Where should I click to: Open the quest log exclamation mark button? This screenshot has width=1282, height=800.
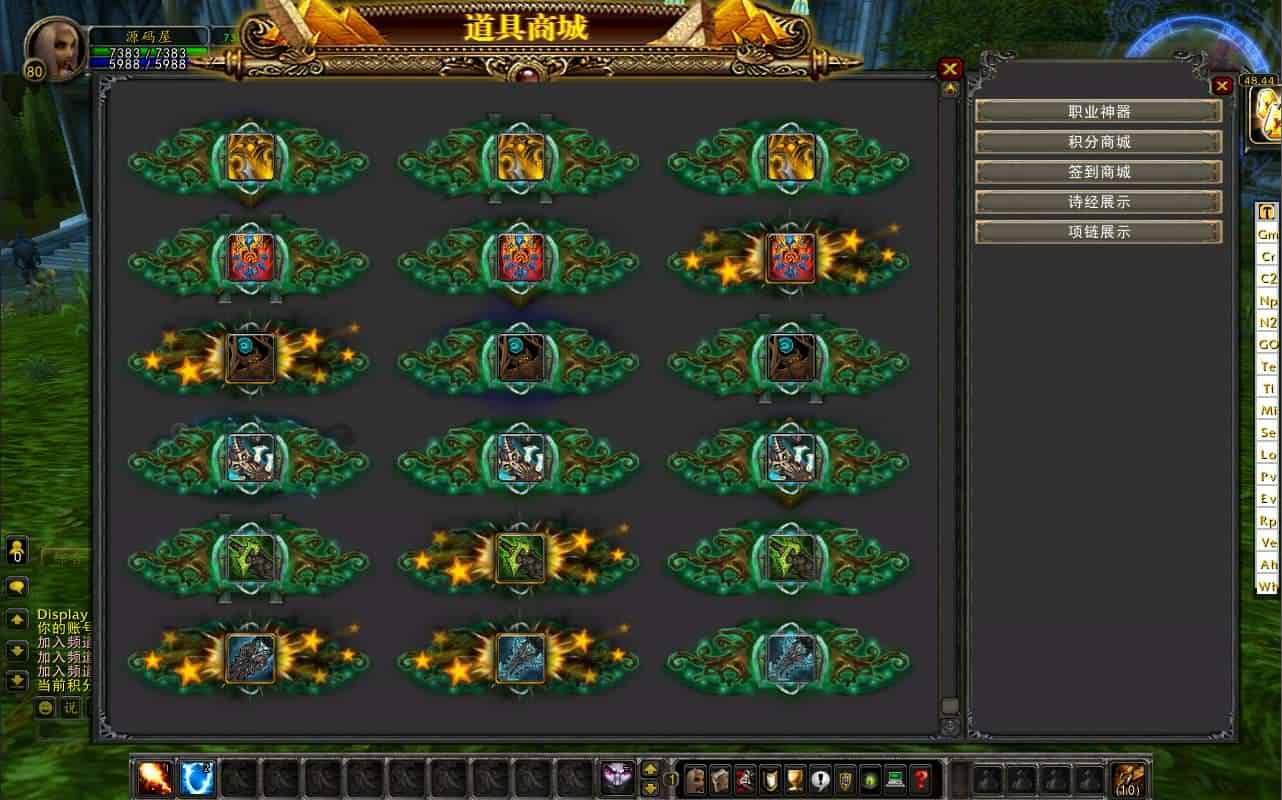pyautogui.click(x=820, y=779)
